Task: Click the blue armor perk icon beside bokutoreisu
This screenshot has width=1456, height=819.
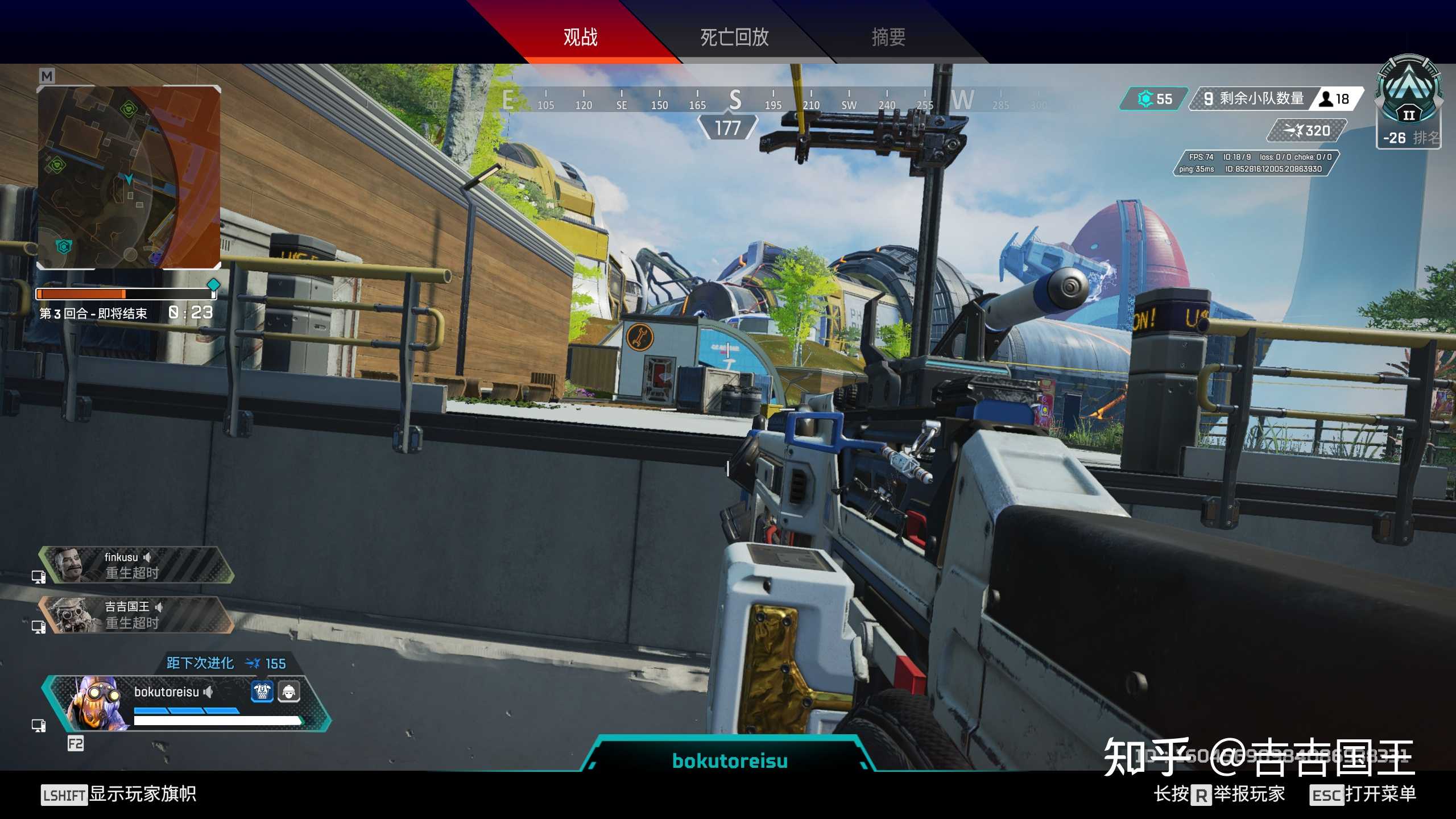Action: pyautogui.click(x=262, y=692)
